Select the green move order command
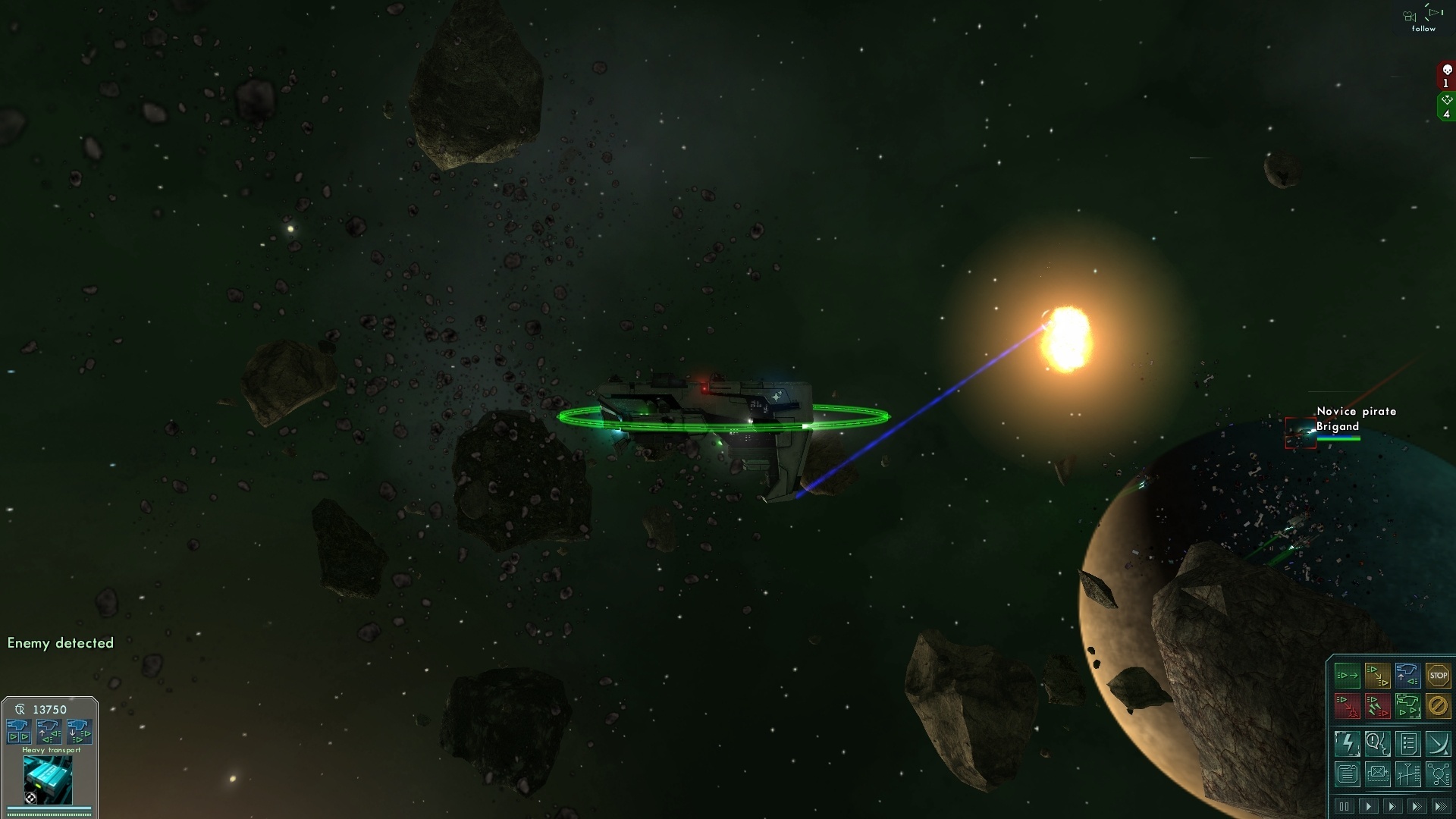Viewport: 1456px width, 819px height. click(x=1348, y=675)
